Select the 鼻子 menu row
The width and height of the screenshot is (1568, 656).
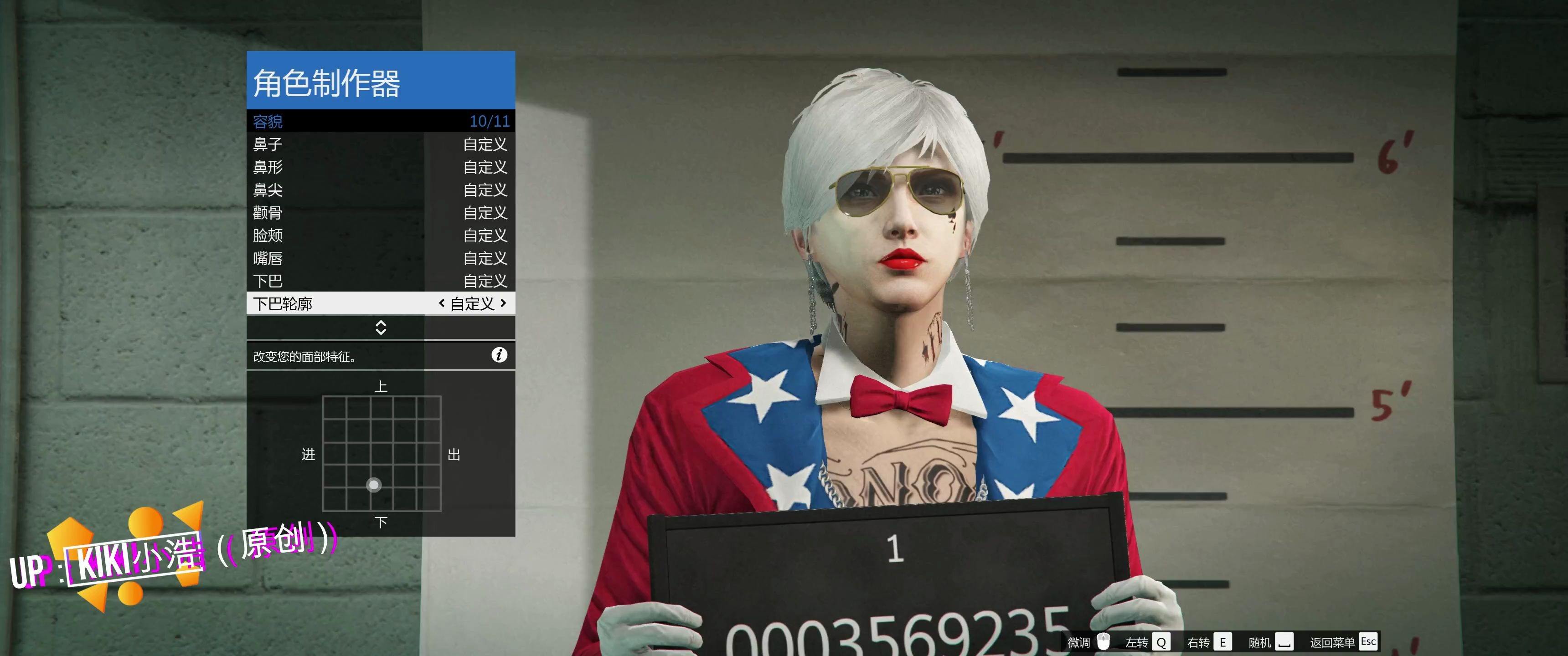381,144
